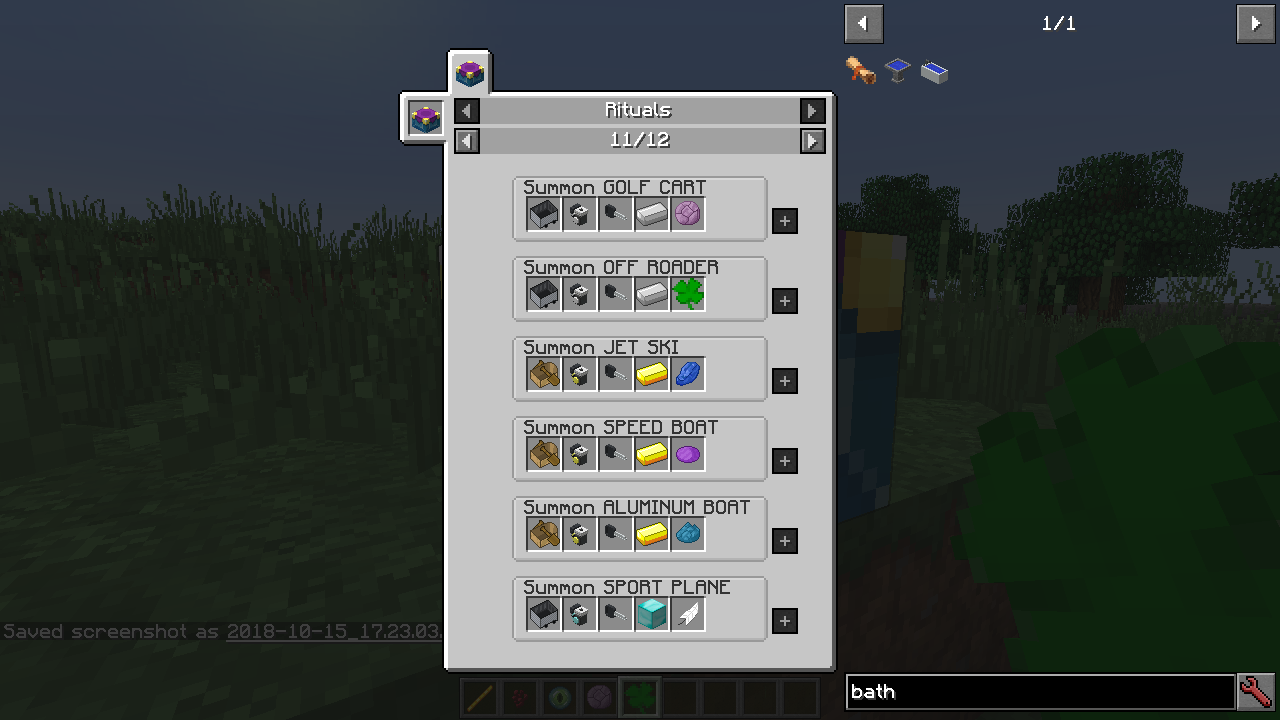This screenshot has height=720, width=1280.
Task: Go back a page with the left 11/12 arrow
Action: [x=466, y=141]
